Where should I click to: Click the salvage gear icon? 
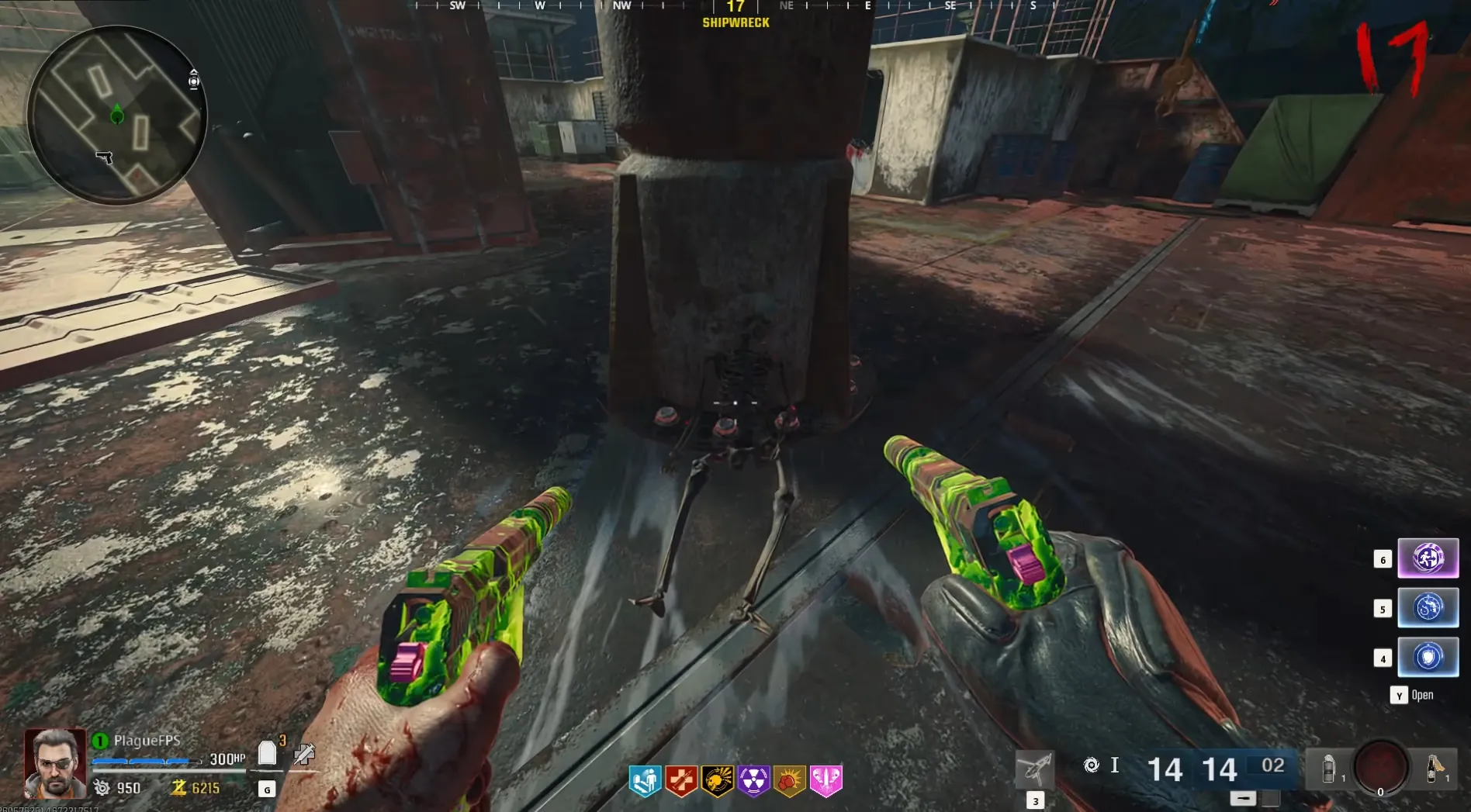click(x=102, y=788)
